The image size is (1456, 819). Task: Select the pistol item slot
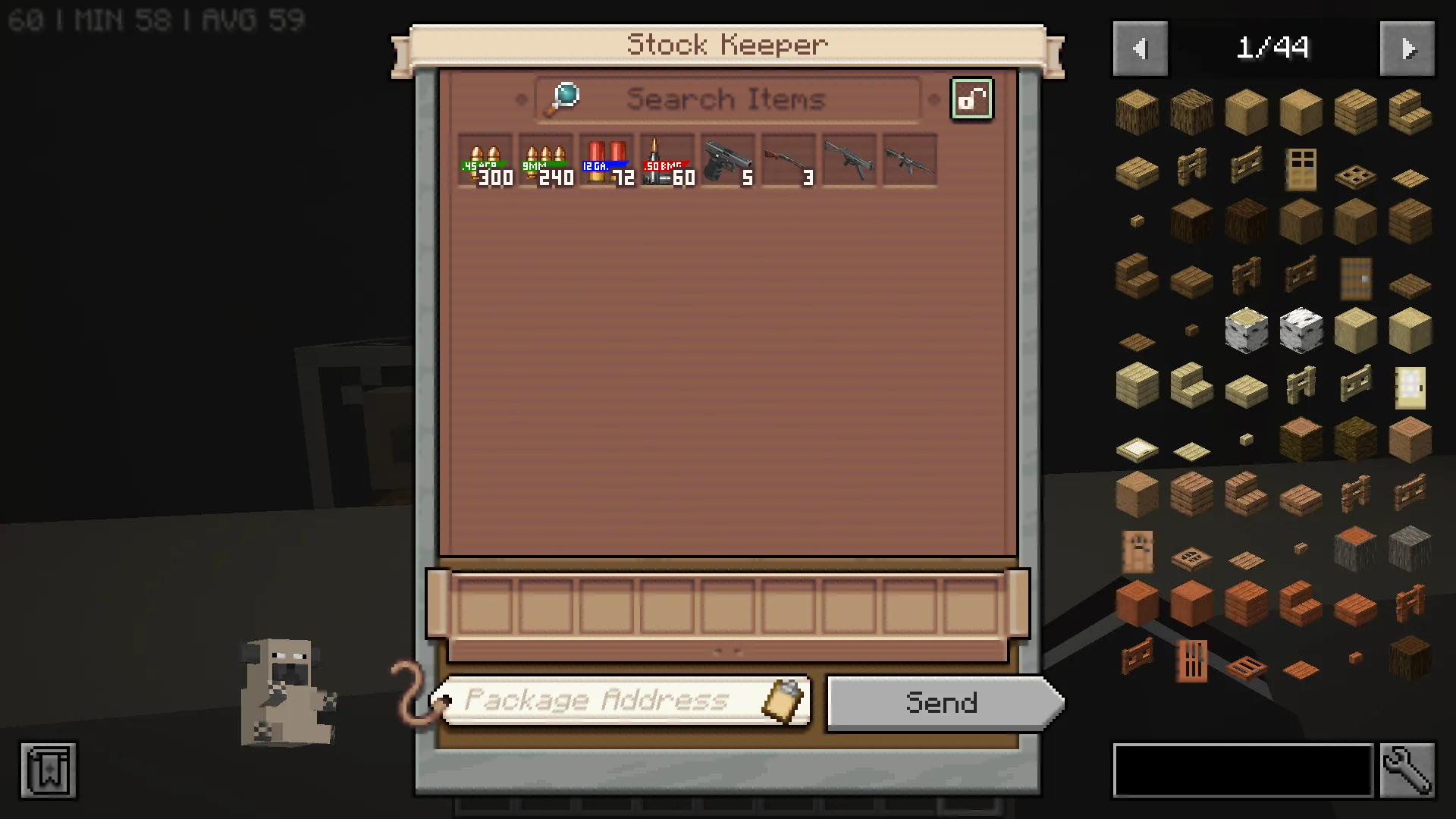point(728,161)
